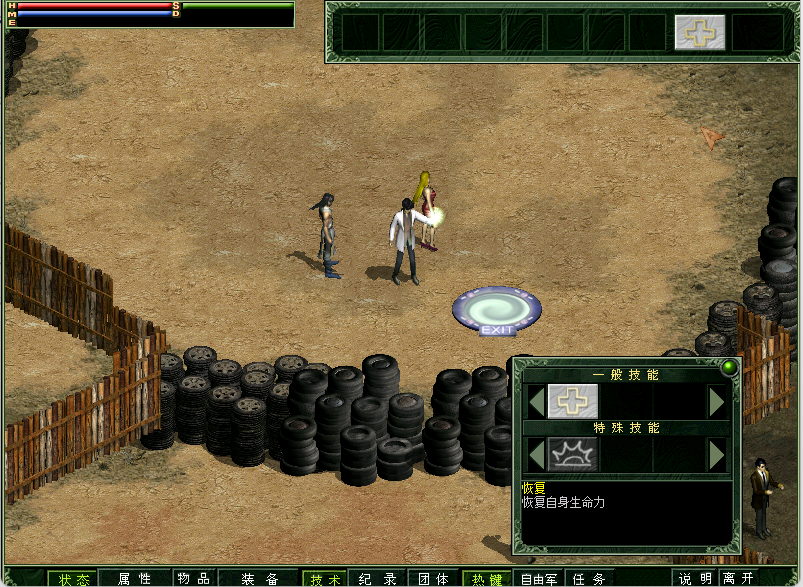803x587 pixels.
Task: Show previous skills in the 一般技能 row
Action: click(537, 401)
